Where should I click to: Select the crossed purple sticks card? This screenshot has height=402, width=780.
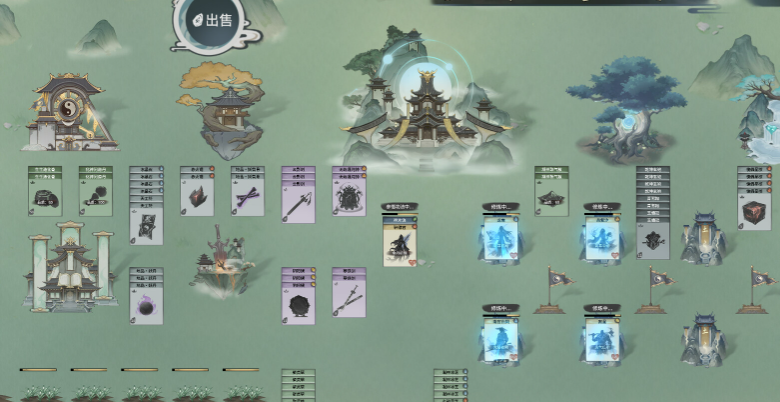247,196
